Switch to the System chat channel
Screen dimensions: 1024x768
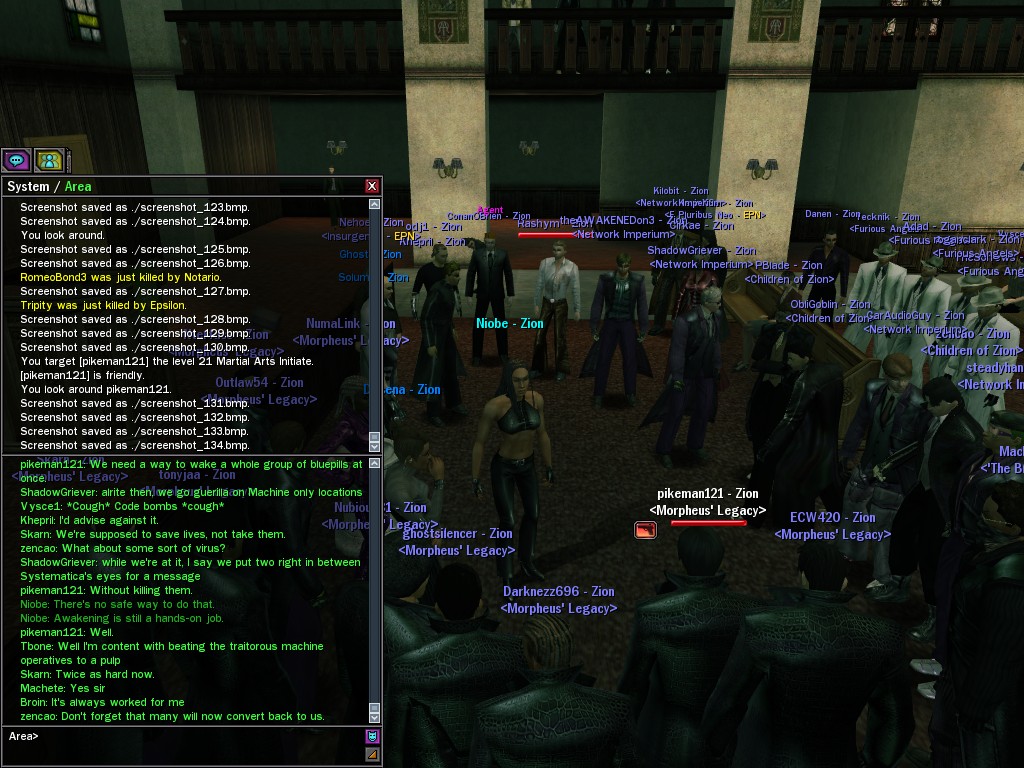click(28, 187)
